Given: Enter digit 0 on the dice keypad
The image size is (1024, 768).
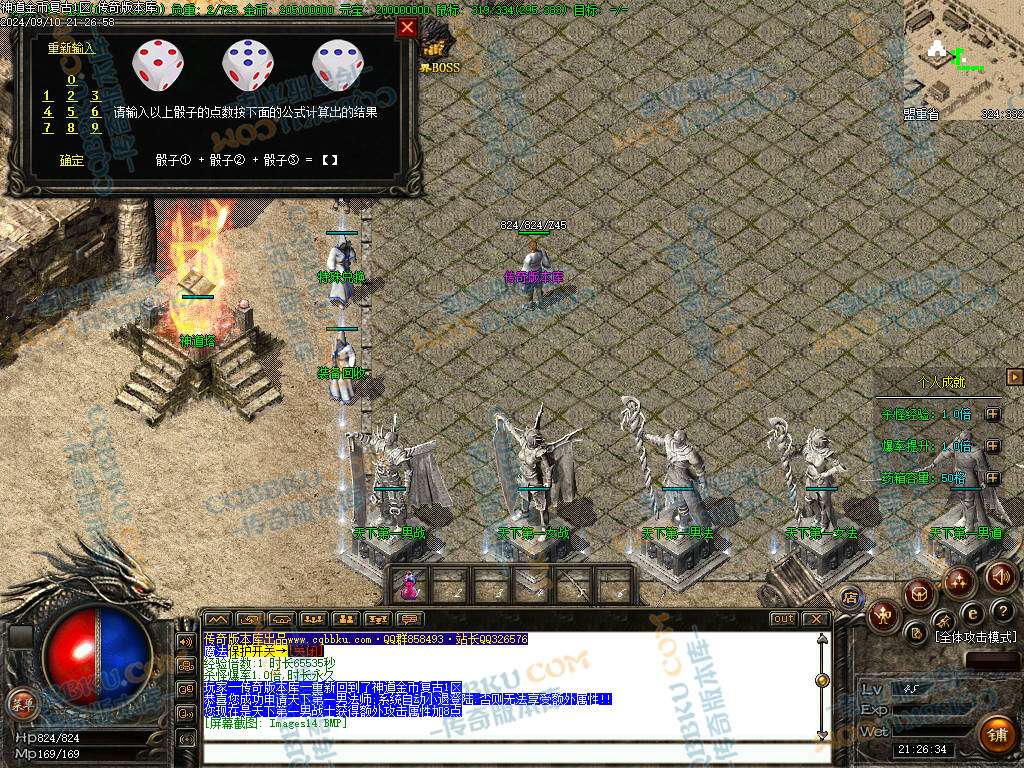Looking at the screenshot, I should coord(71,80).
